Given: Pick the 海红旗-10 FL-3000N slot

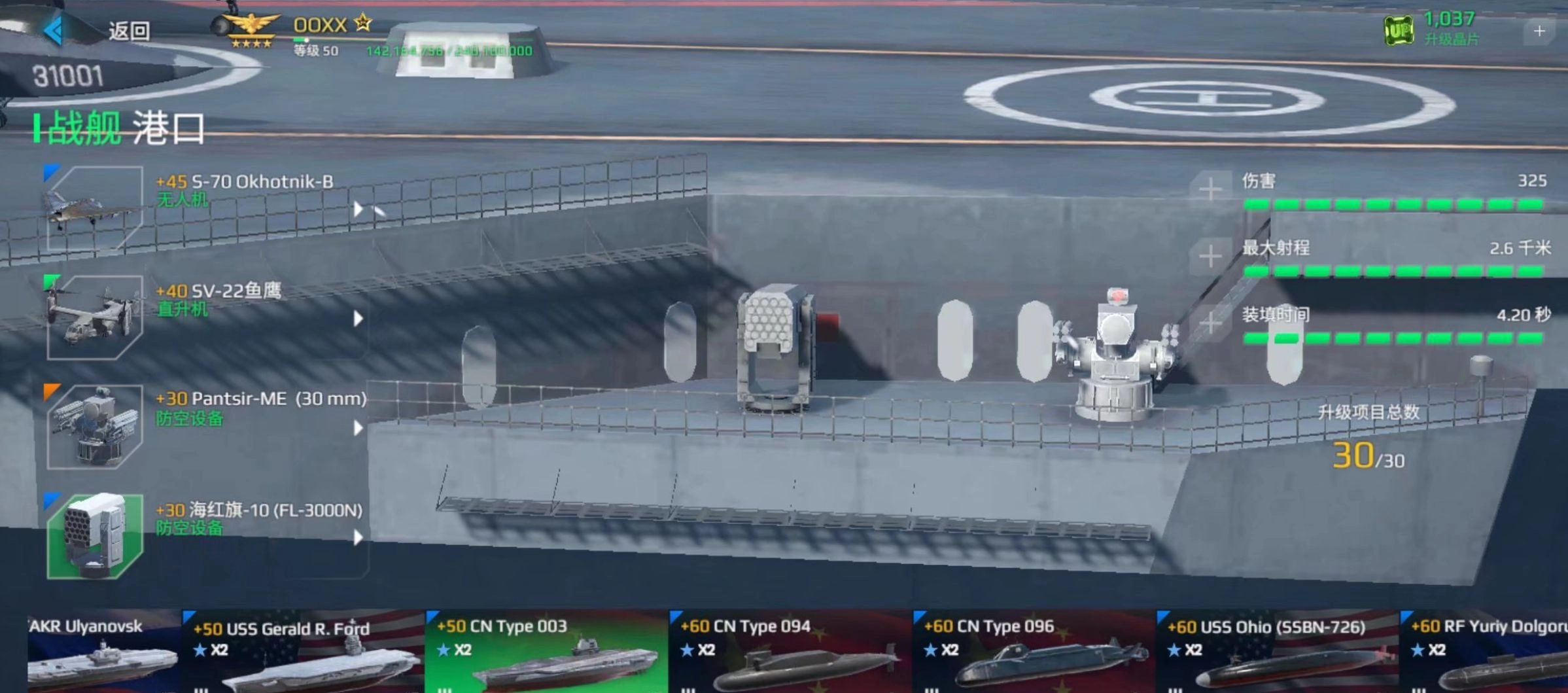Looking at the screenshot, I should pos(95,536).
